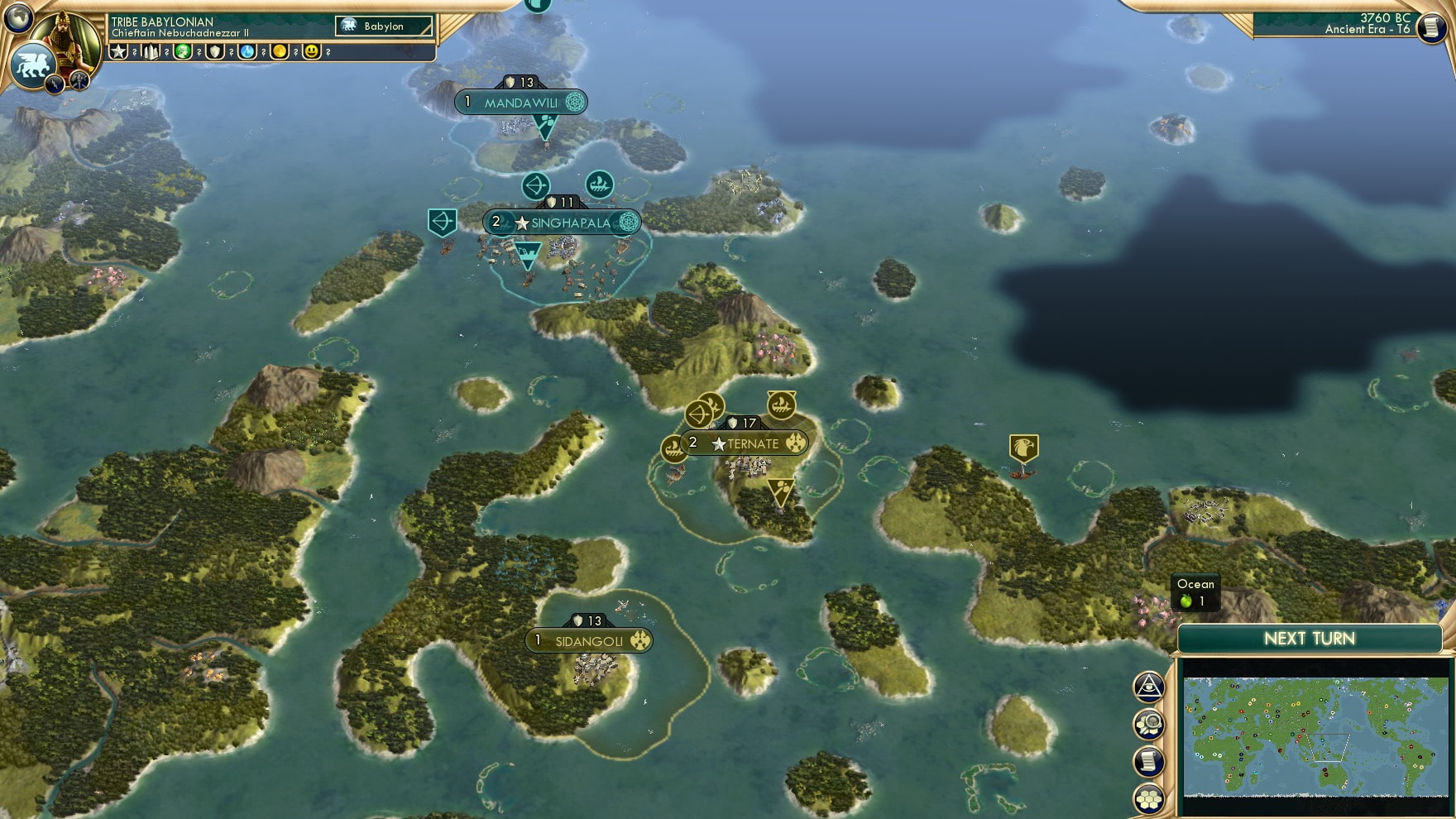Click the gold coin icon in top bar
This screenshot has height=819, width=1456.
click(279, 51)
